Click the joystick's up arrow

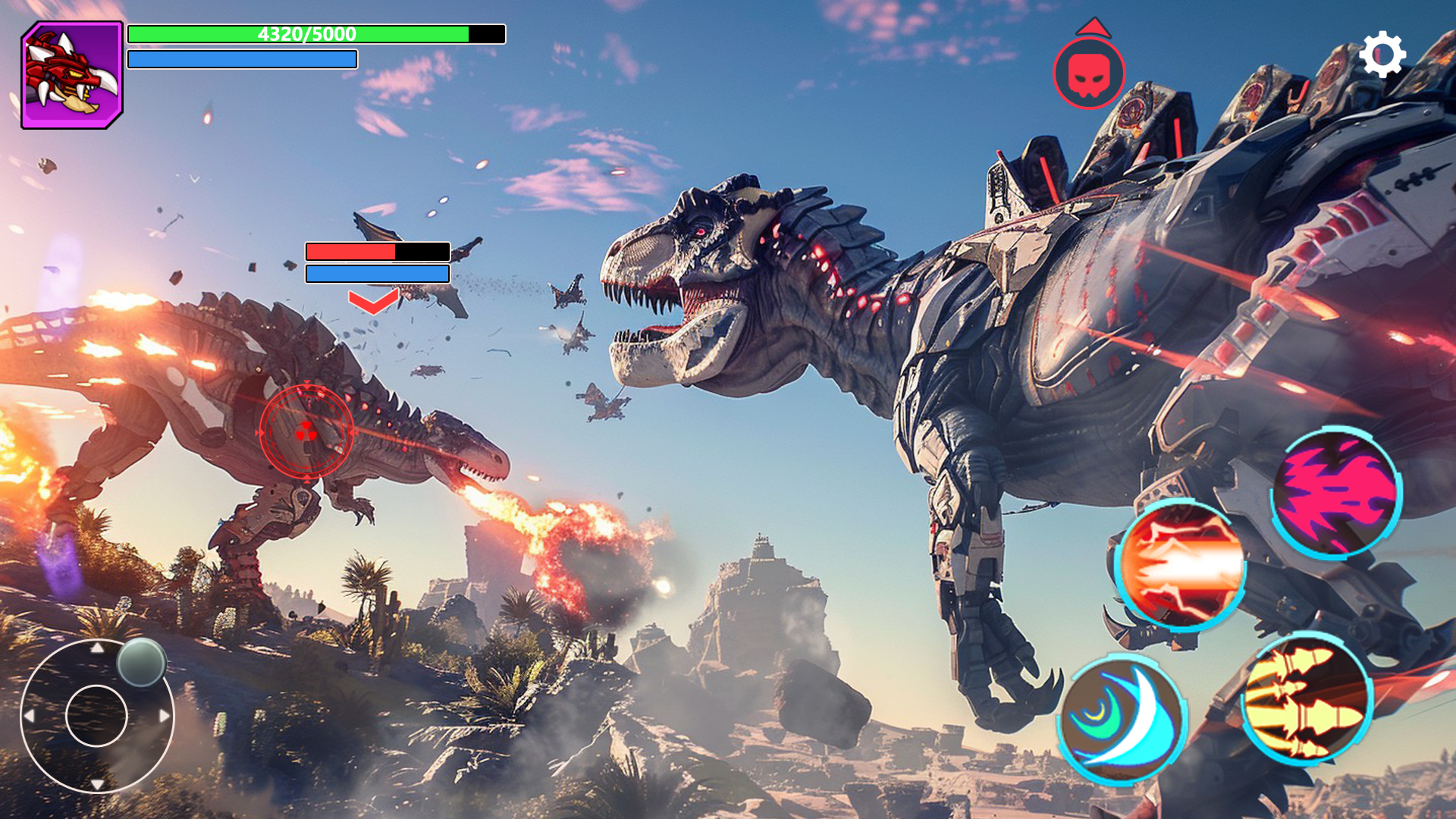97,648
